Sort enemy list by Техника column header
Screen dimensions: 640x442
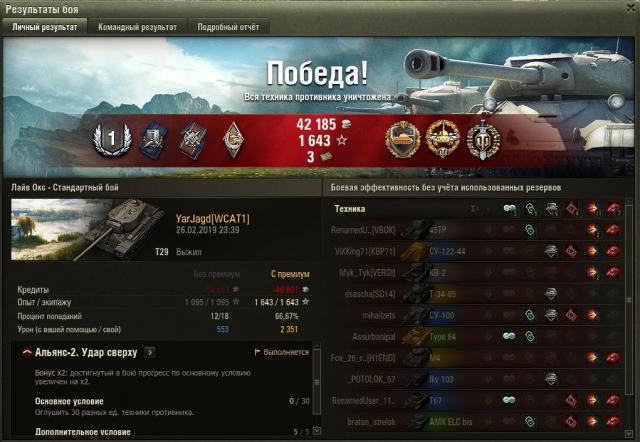(350, 209)
